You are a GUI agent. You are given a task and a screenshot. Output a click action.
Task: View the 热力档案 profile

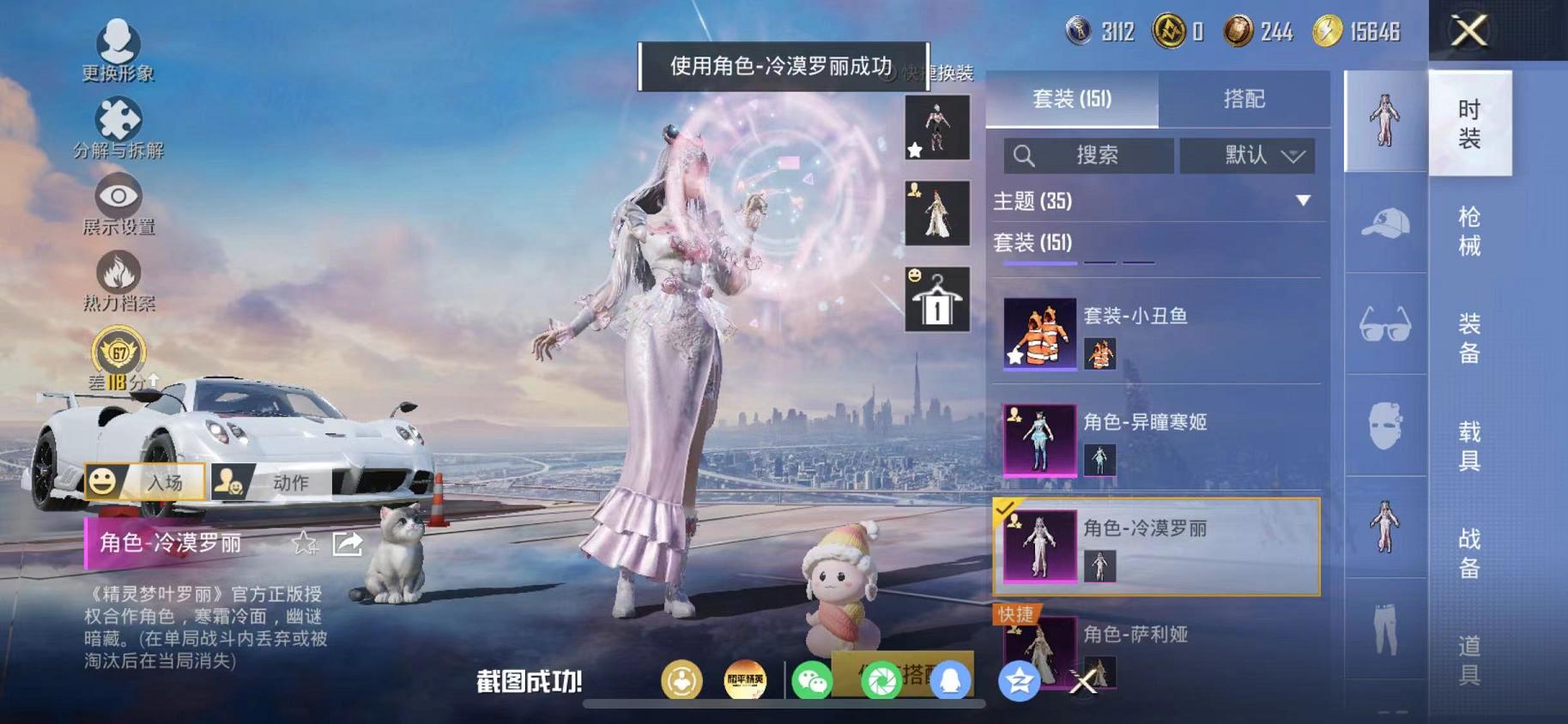point(118,275)
